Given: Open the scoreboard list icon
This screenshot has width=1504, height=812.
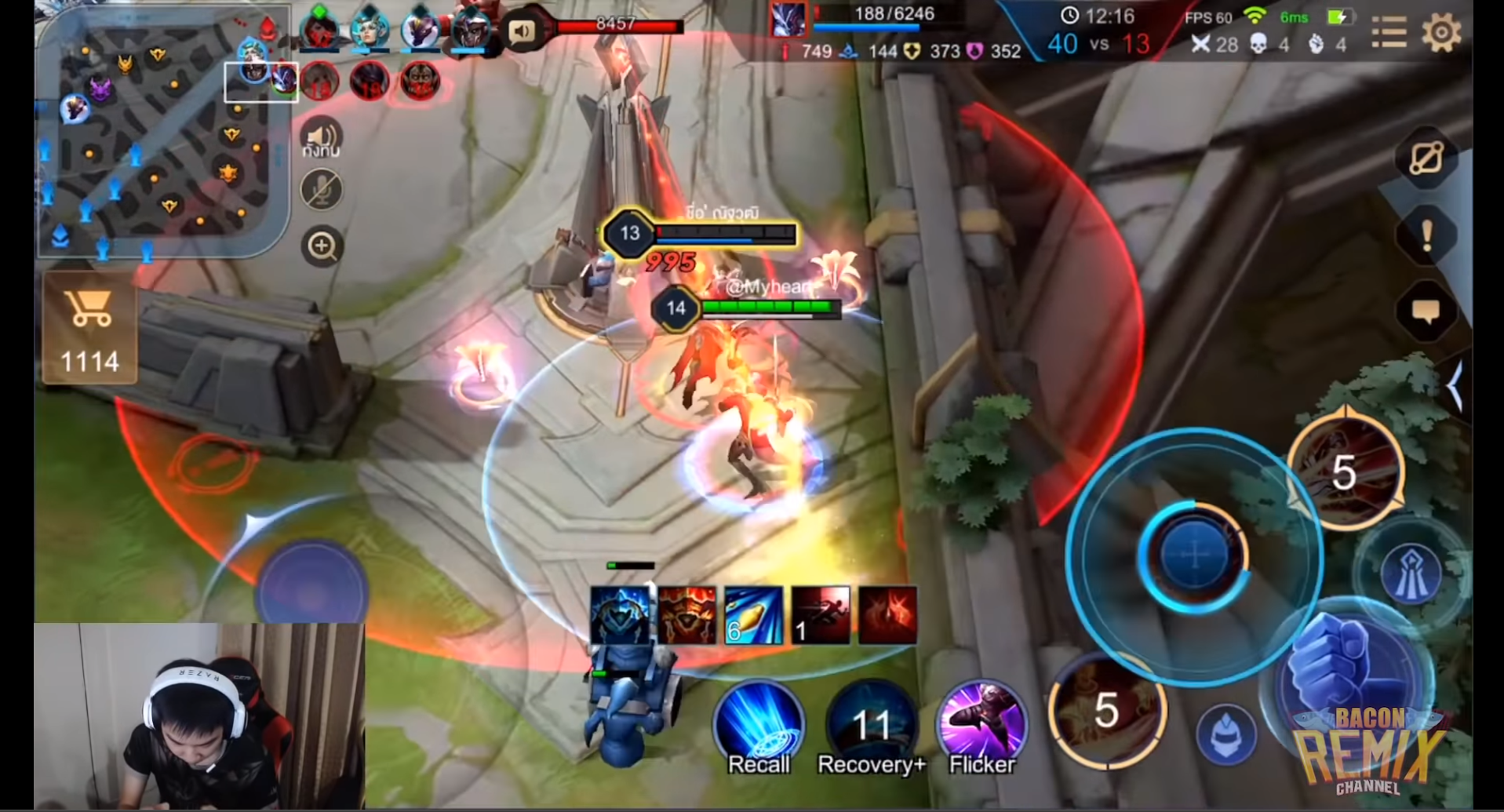Looking at the screenshot, I should pyautogui.click(x=1389, y=33).
